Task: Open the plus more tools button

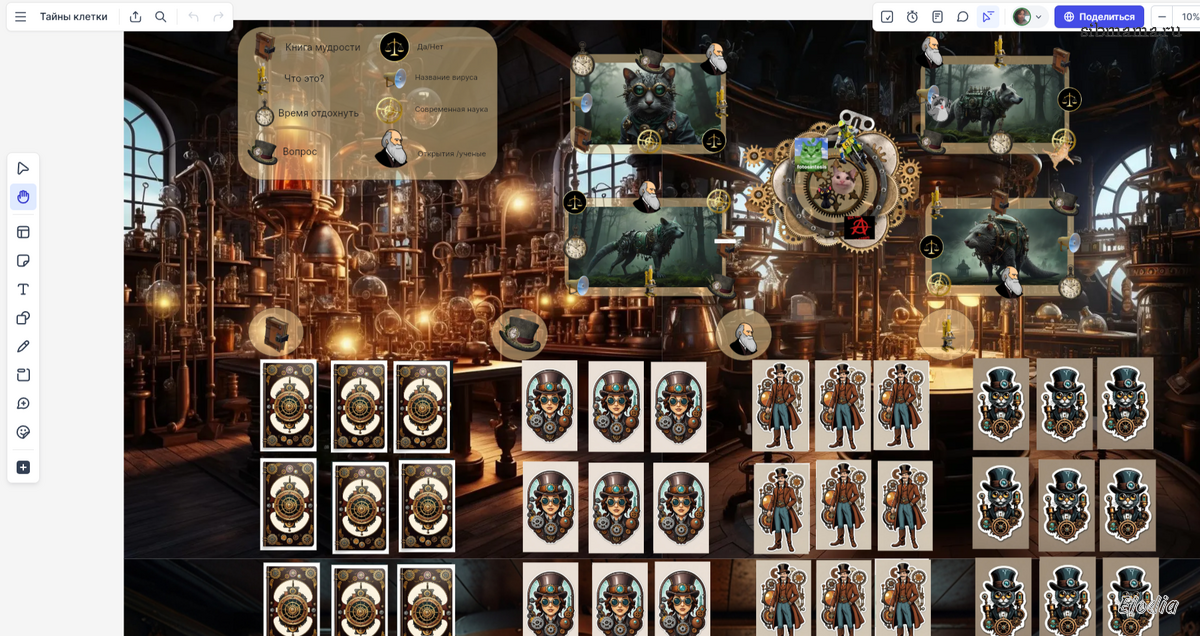Action: 23,467
